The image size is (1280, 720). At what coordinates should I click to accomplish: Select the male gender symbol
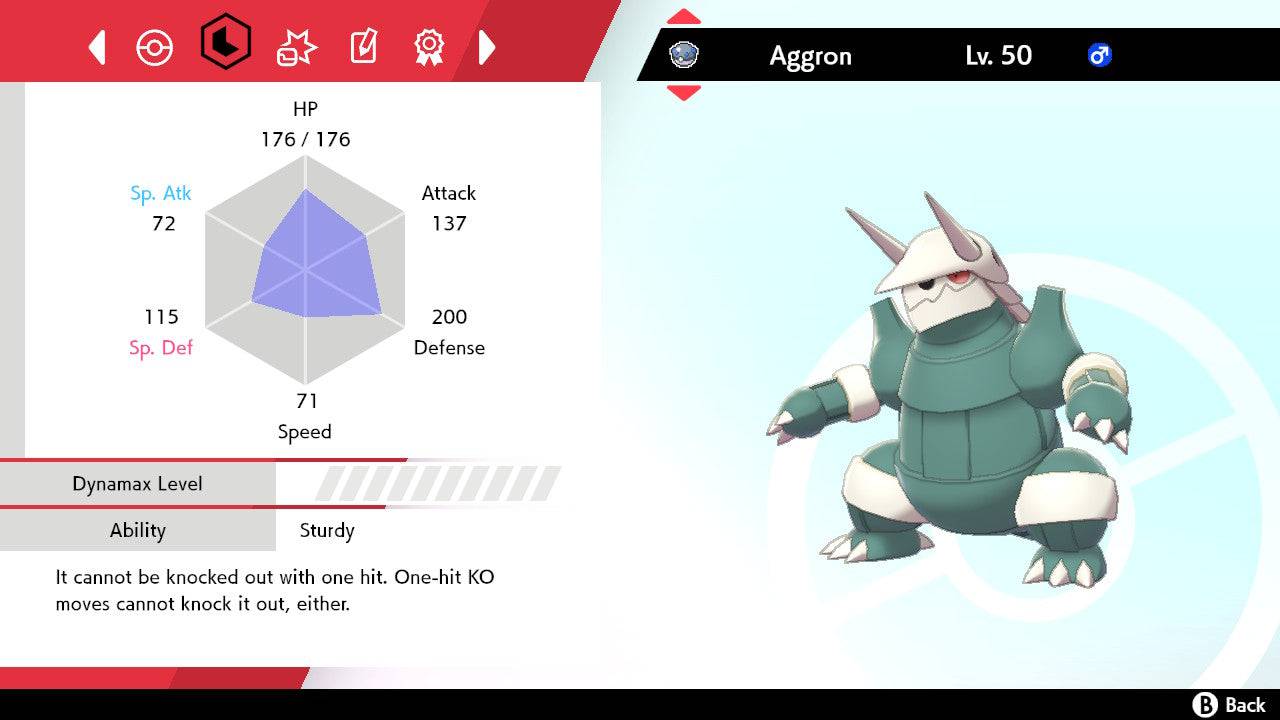tap(1100, 55)
